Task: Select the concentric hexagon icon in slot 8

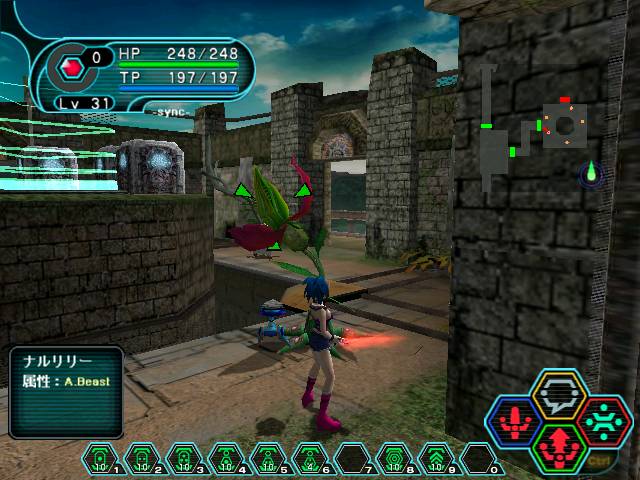Action: pyautogui.click(x=394, y=460)
